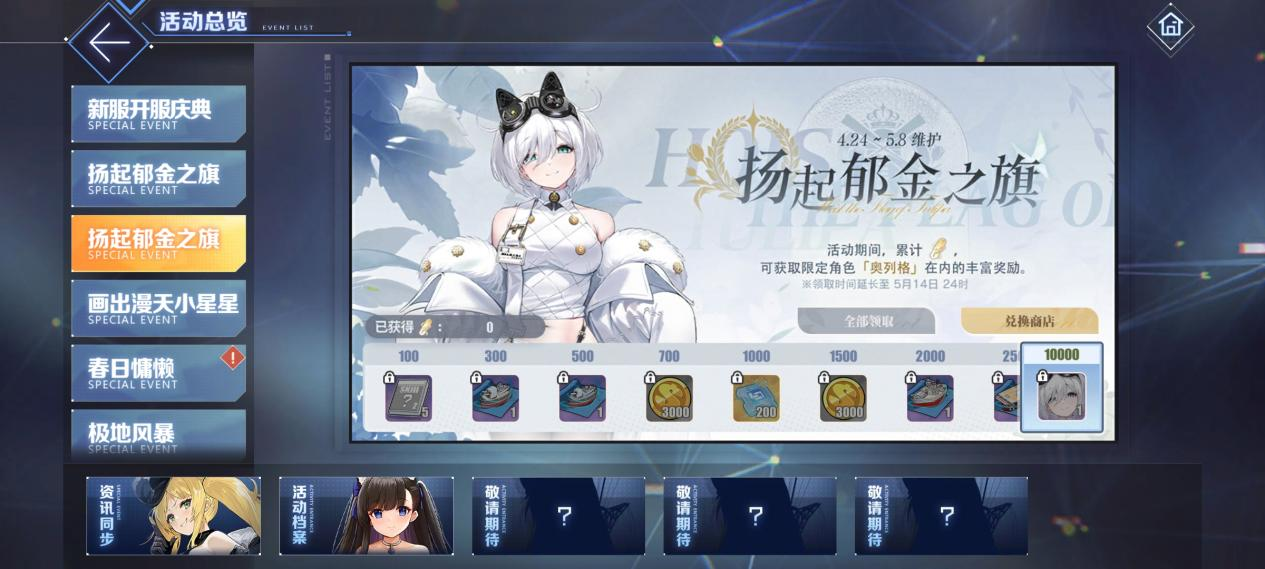1265x569 pixels.
Task: Choose the 700-point gold coin reward
Action: coord(669,397)
